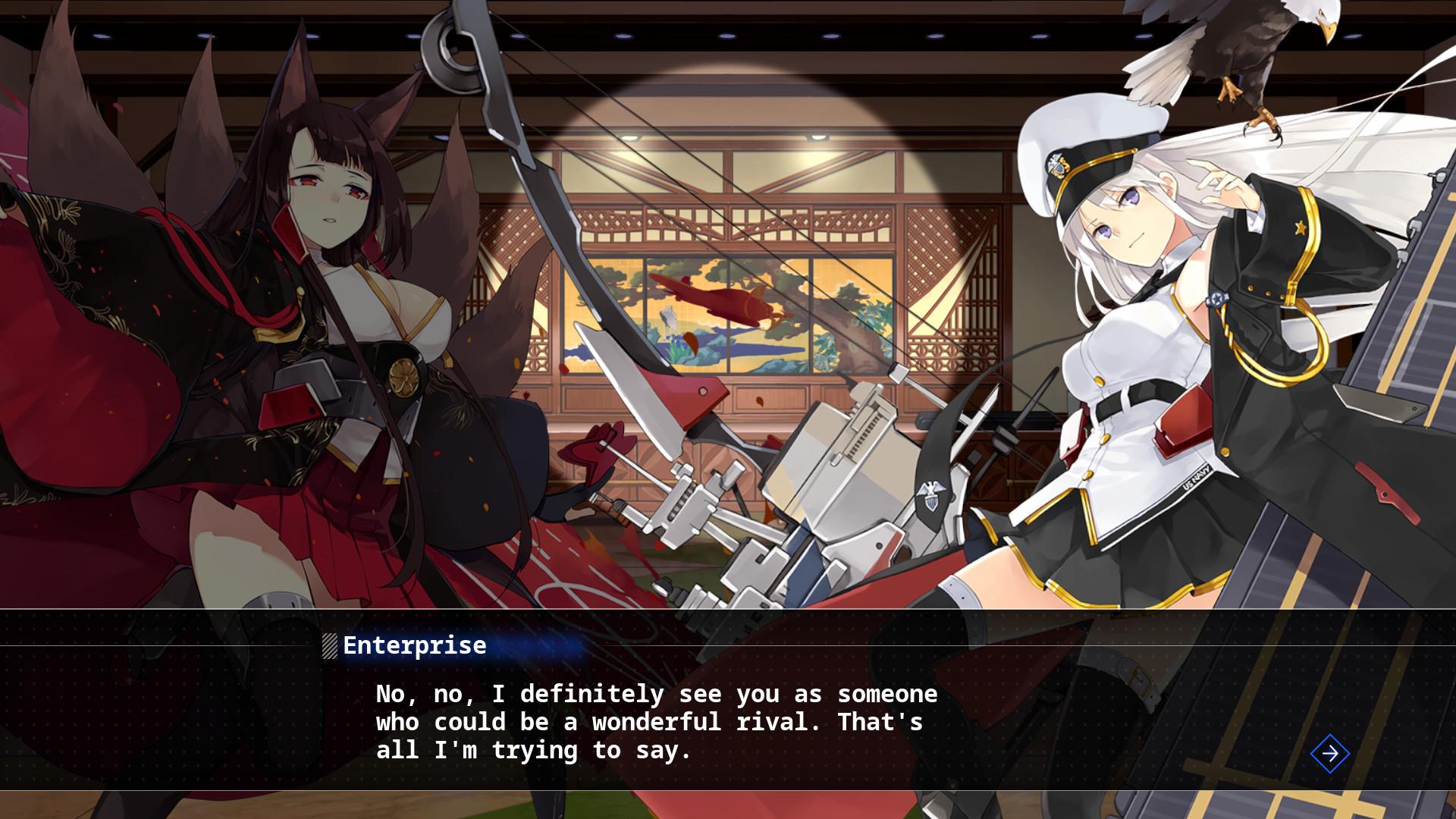
Task: Click the dialogue text to advance
Action: 652,720
